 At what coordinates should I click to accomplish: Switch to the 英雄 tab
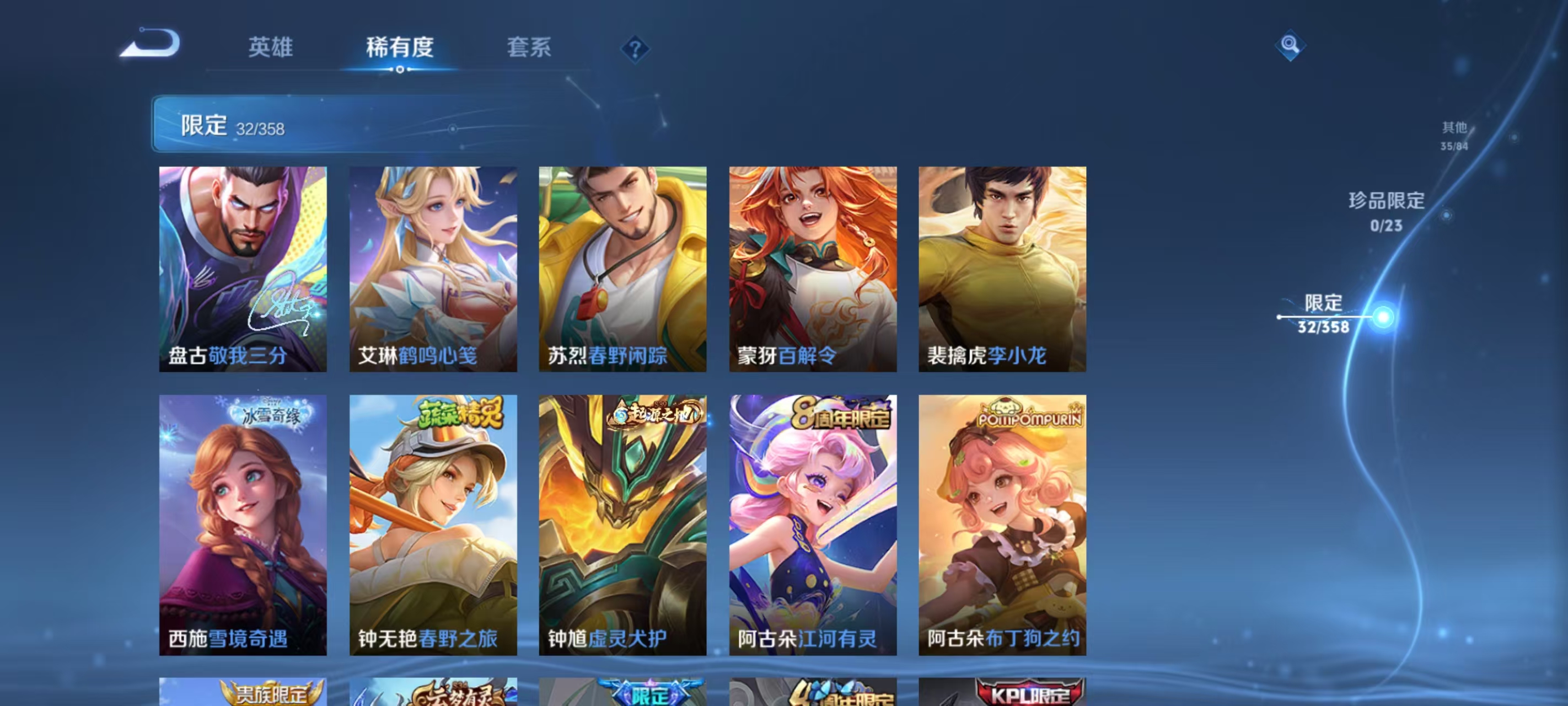[x=270, y=47]
